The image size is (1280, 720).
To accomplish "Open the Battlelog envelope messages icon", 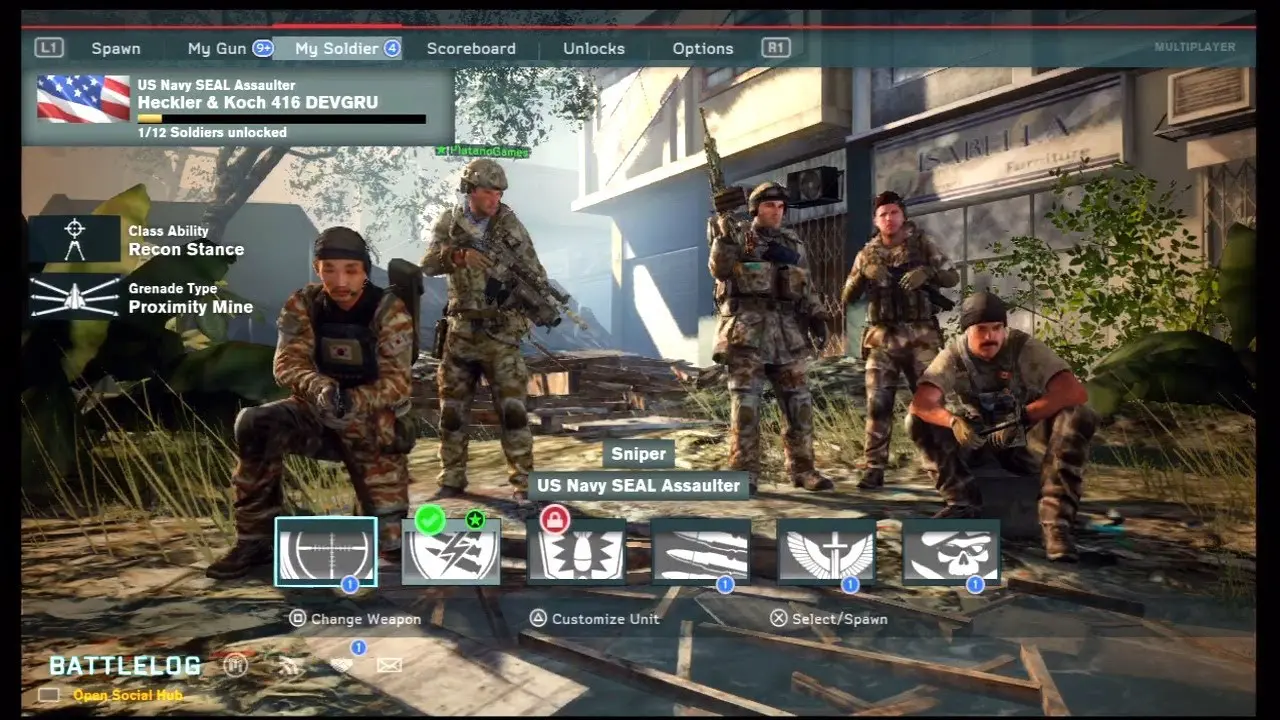I will 389,665.
